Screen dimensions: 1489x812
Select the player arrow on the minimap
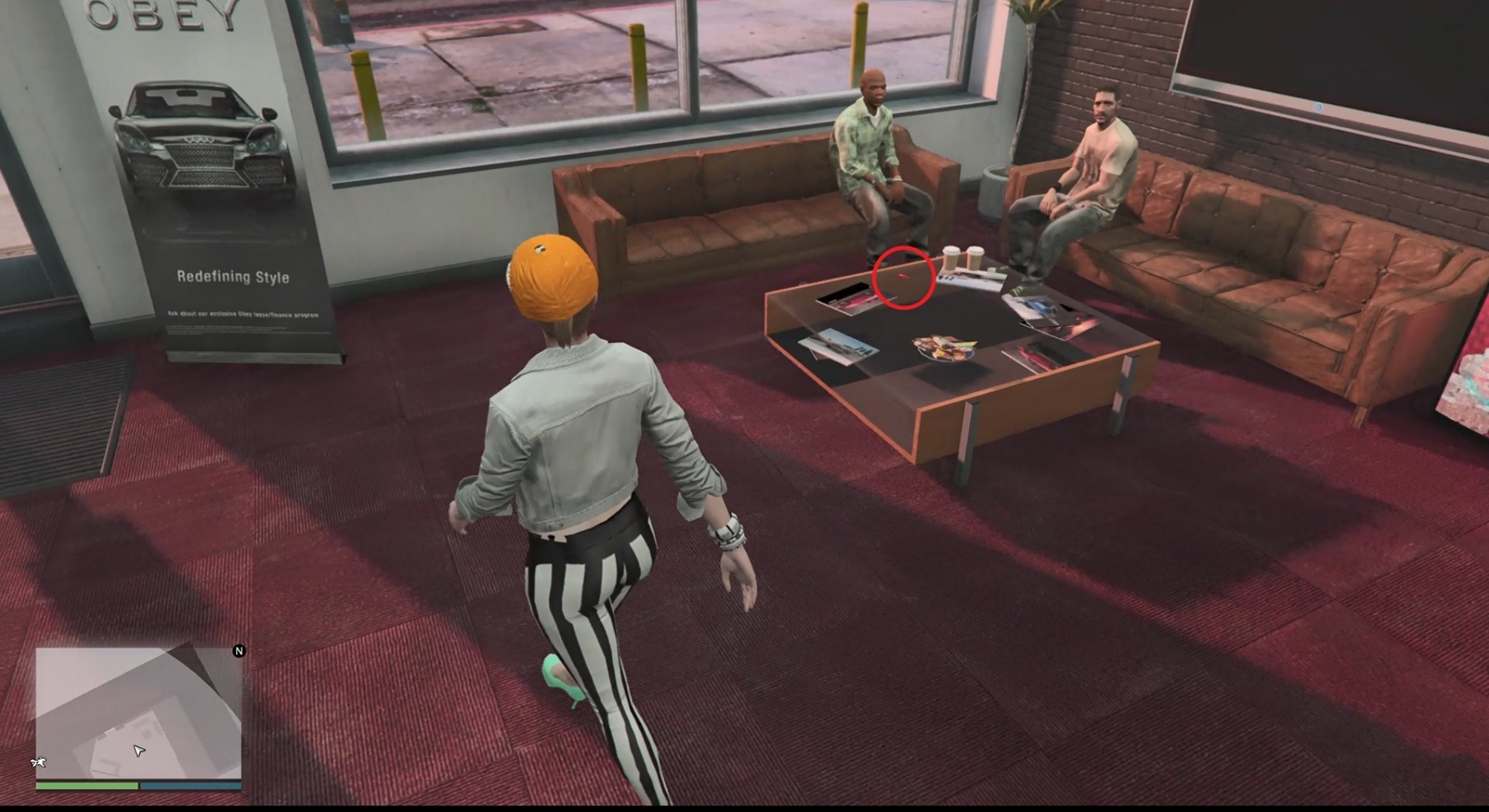(x=139, y=750)
